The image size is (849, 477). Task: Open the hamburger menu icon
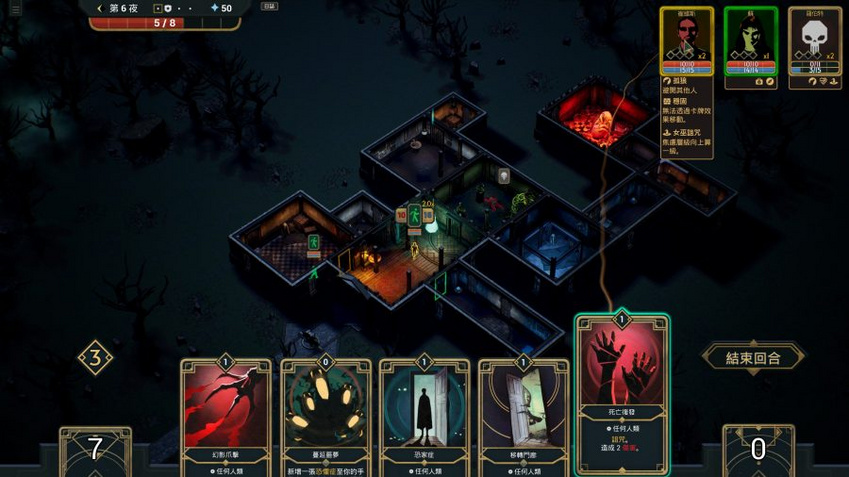(x=15, y=9)
